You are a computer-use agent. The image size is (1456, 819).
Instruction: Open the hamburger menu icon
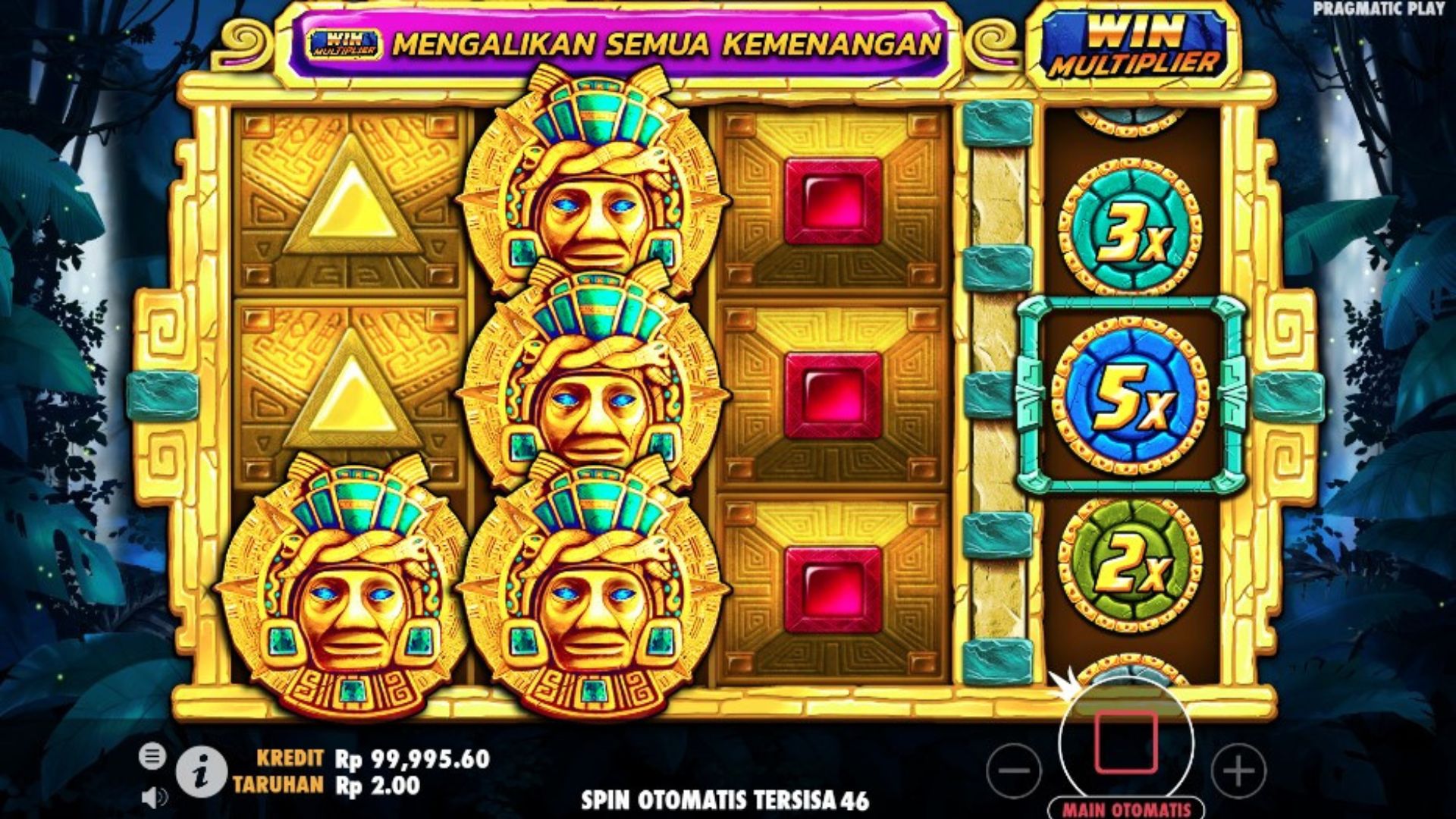tap(152, 756)
